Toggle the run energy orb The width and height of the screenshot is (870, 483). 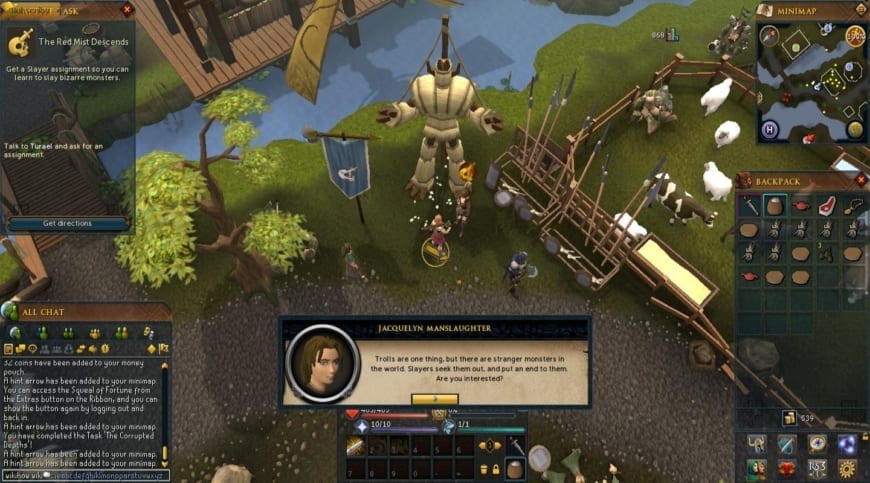856,36
